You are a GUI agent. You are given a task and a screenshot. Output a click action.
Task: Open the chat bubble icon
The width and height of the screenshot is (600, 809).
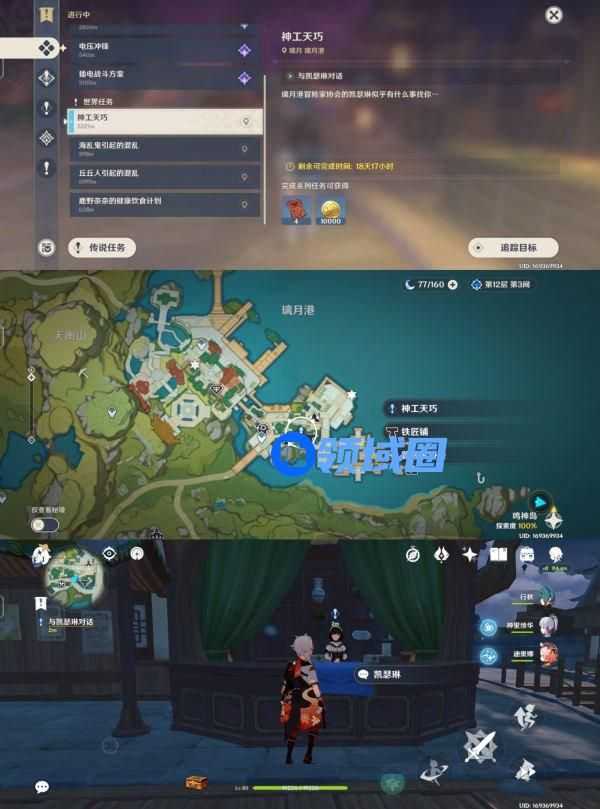[x=42, y=787]
